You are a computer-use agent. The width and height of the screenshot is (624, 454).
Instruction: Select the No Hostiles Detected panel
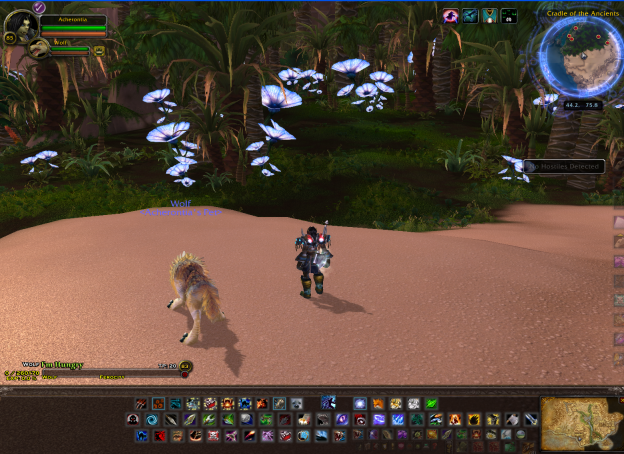click(x=565, y=166)
